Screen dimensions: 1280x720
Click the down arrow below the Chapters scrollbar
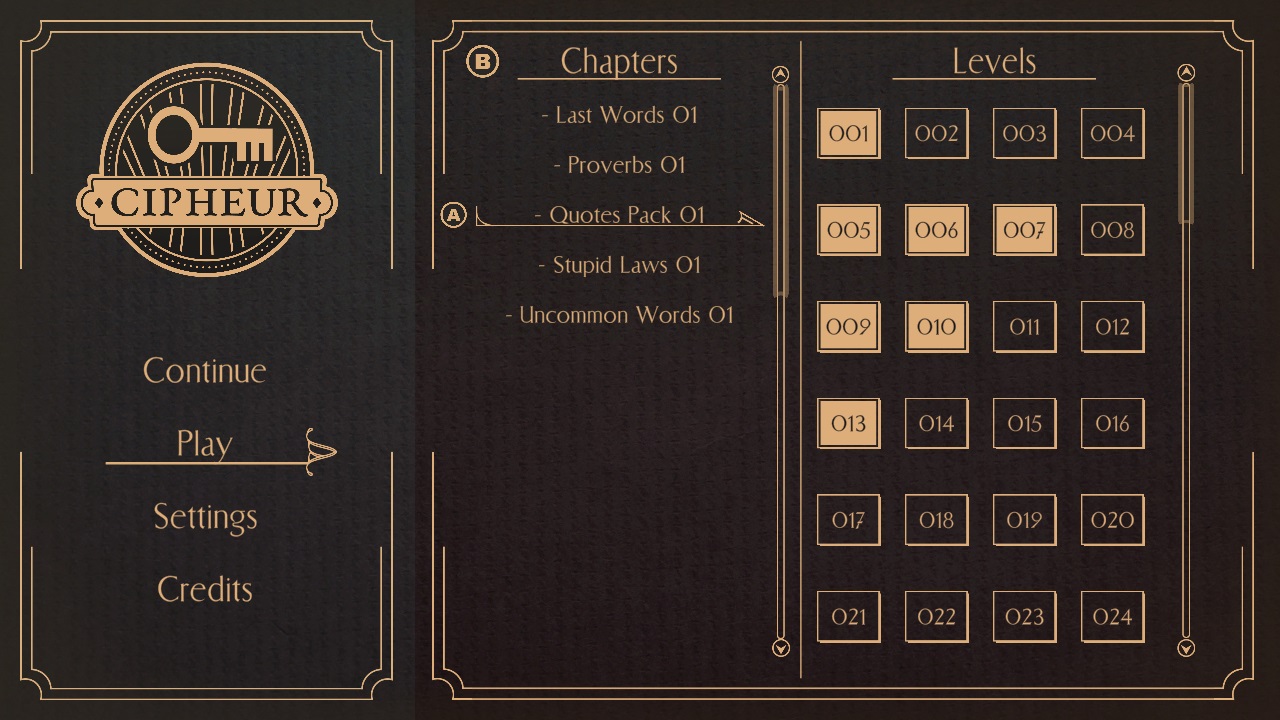[x=780, y=648]
